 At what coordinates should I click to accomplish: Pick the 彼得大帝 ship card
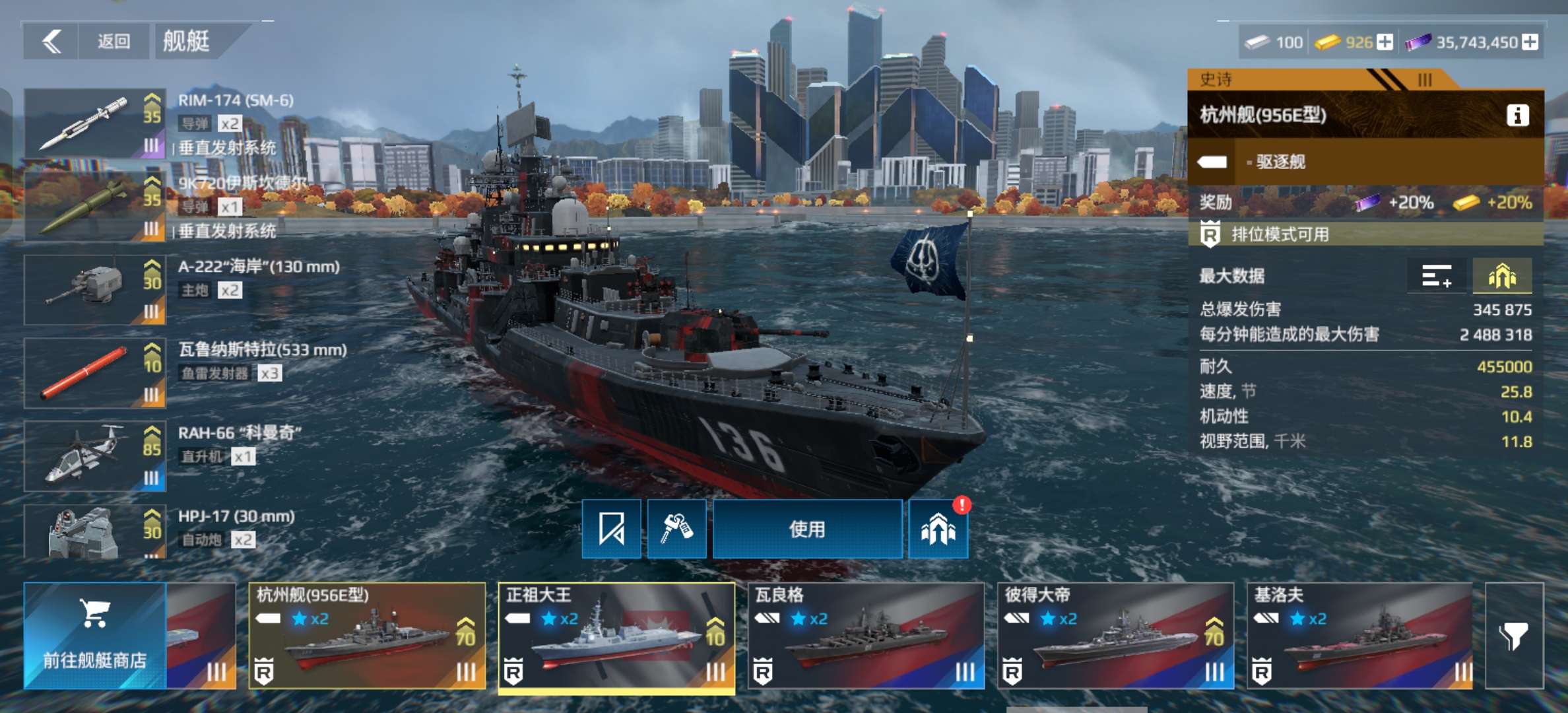point(1115,636)
